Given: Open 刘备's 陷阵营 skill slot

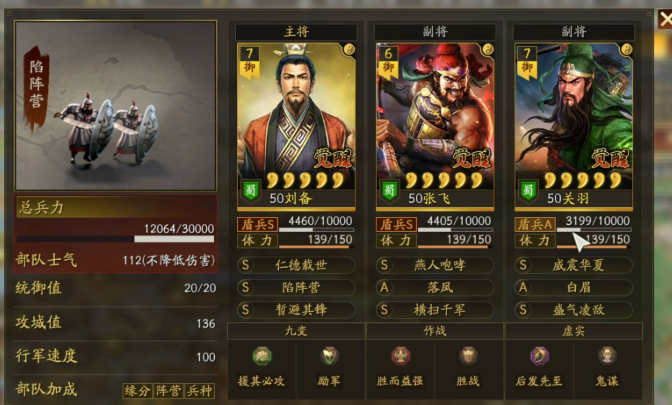Looking at the screenshot, I should 295,286.
